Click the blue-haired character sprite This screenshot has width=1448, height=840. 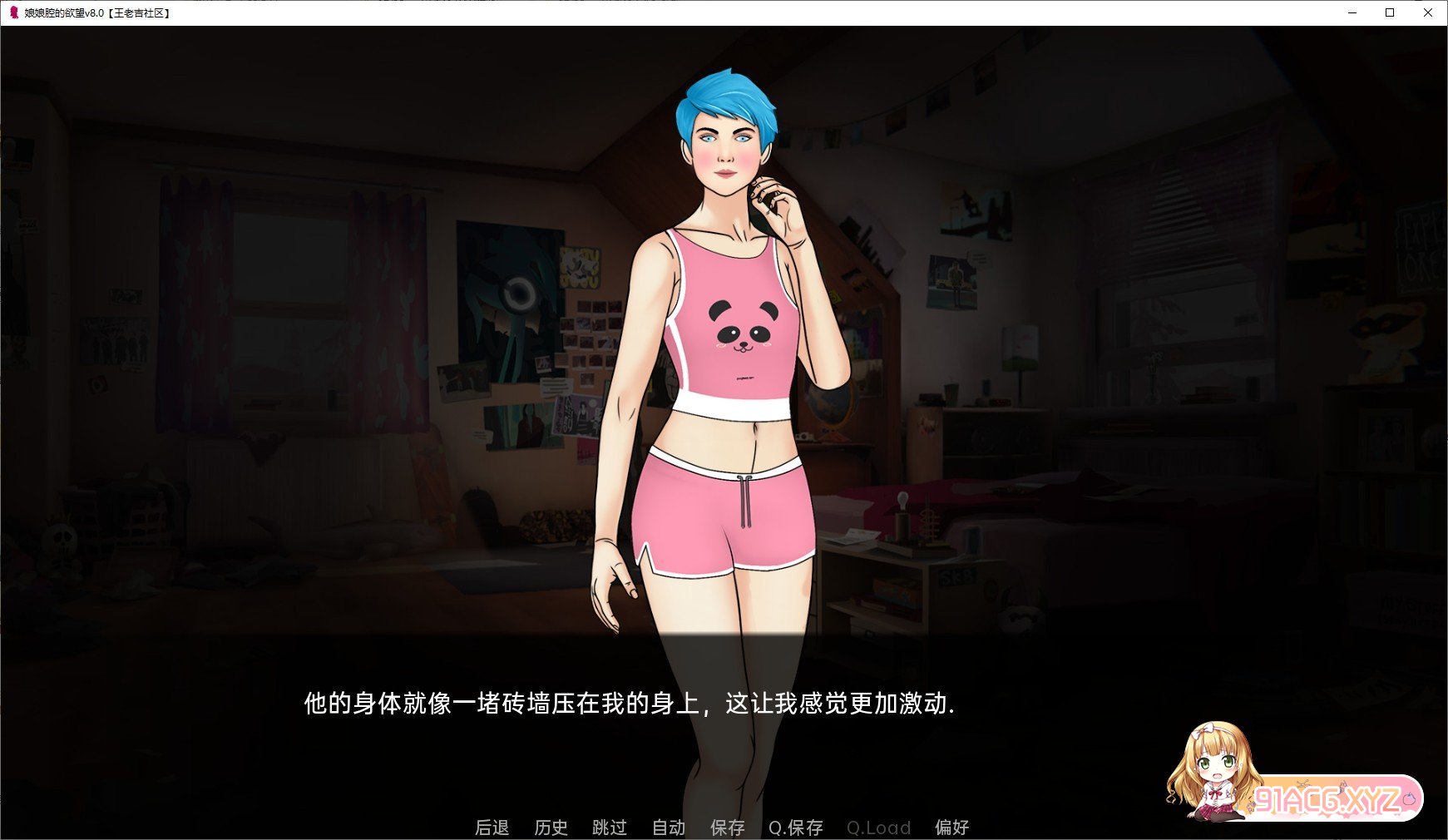[x=724, y=333]
